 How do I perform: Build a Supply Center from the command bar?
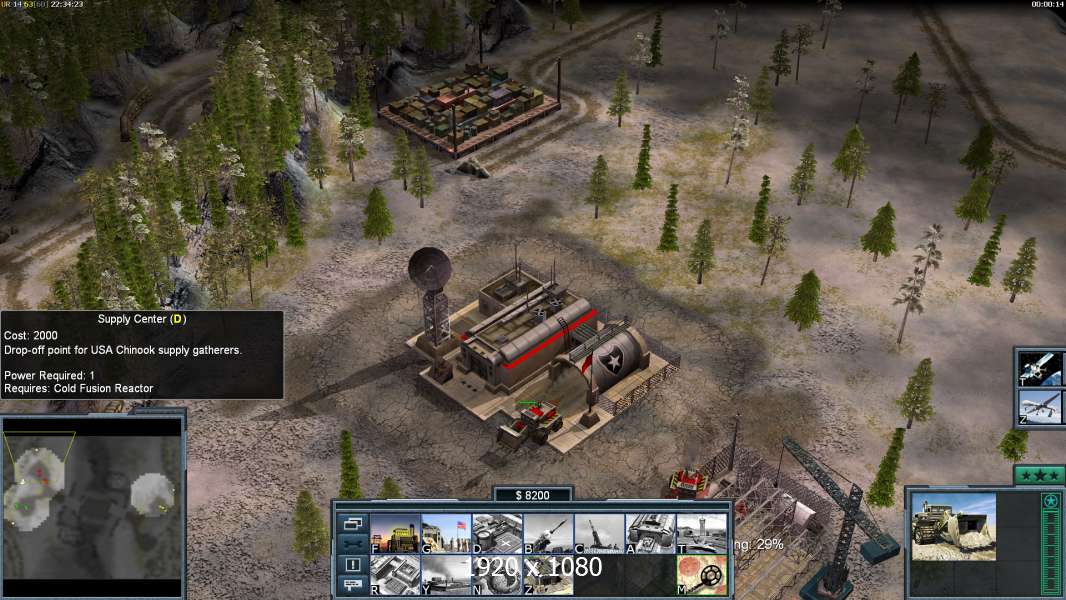[496, 533]
